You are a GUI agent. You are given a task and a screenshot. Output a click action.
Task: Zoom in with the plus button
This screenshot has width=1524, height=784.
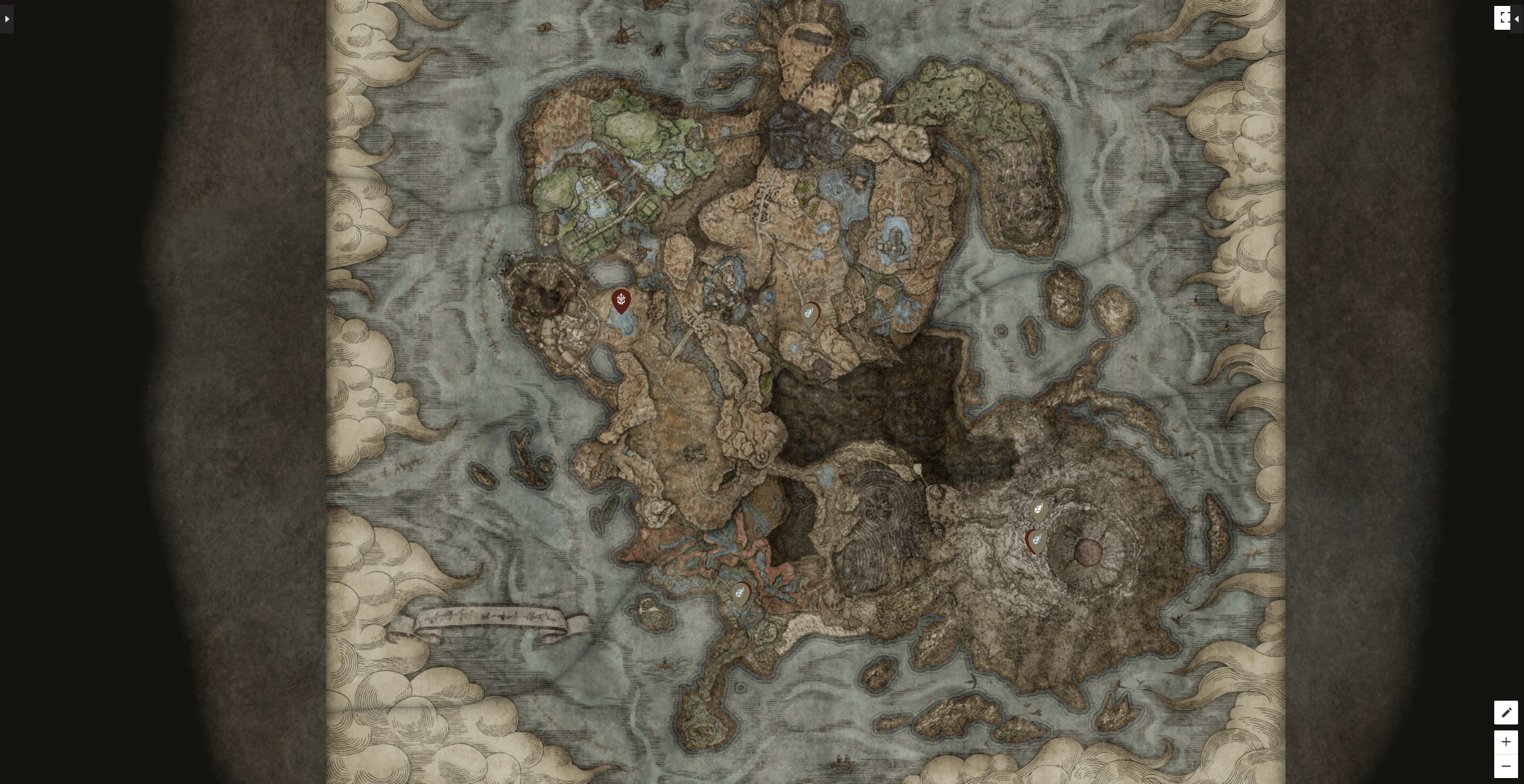[1507, 742]
